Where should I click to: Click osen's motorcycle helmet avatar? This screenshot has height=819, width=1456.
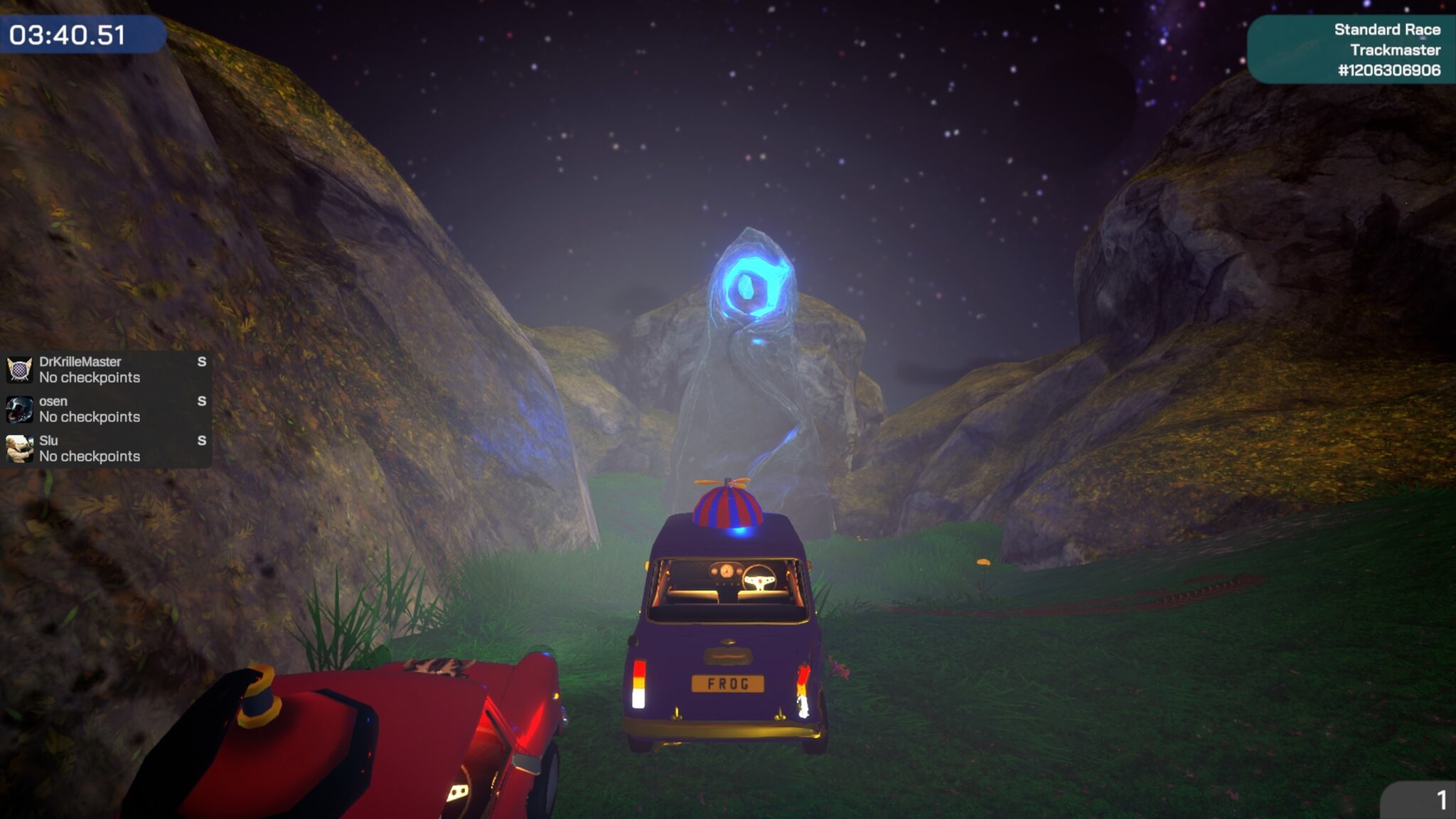pyautogui.click(x=18, y=408)
